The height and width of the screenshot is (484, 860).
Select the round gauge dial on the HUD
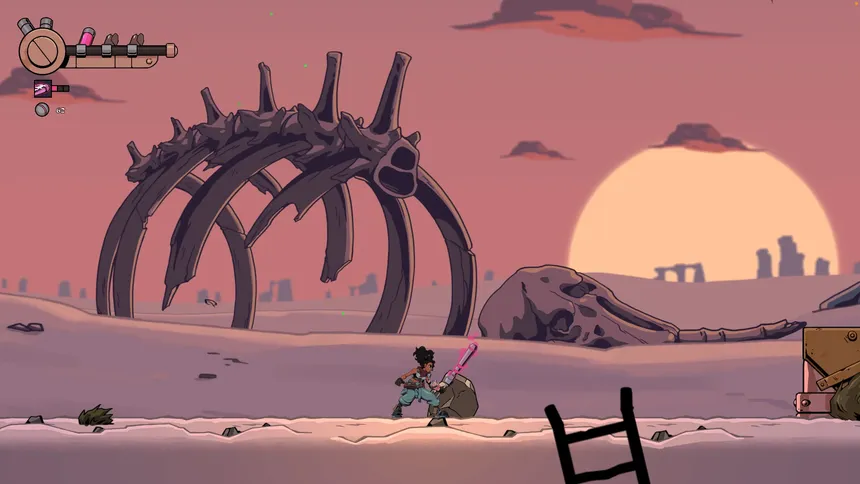point(41,49)
